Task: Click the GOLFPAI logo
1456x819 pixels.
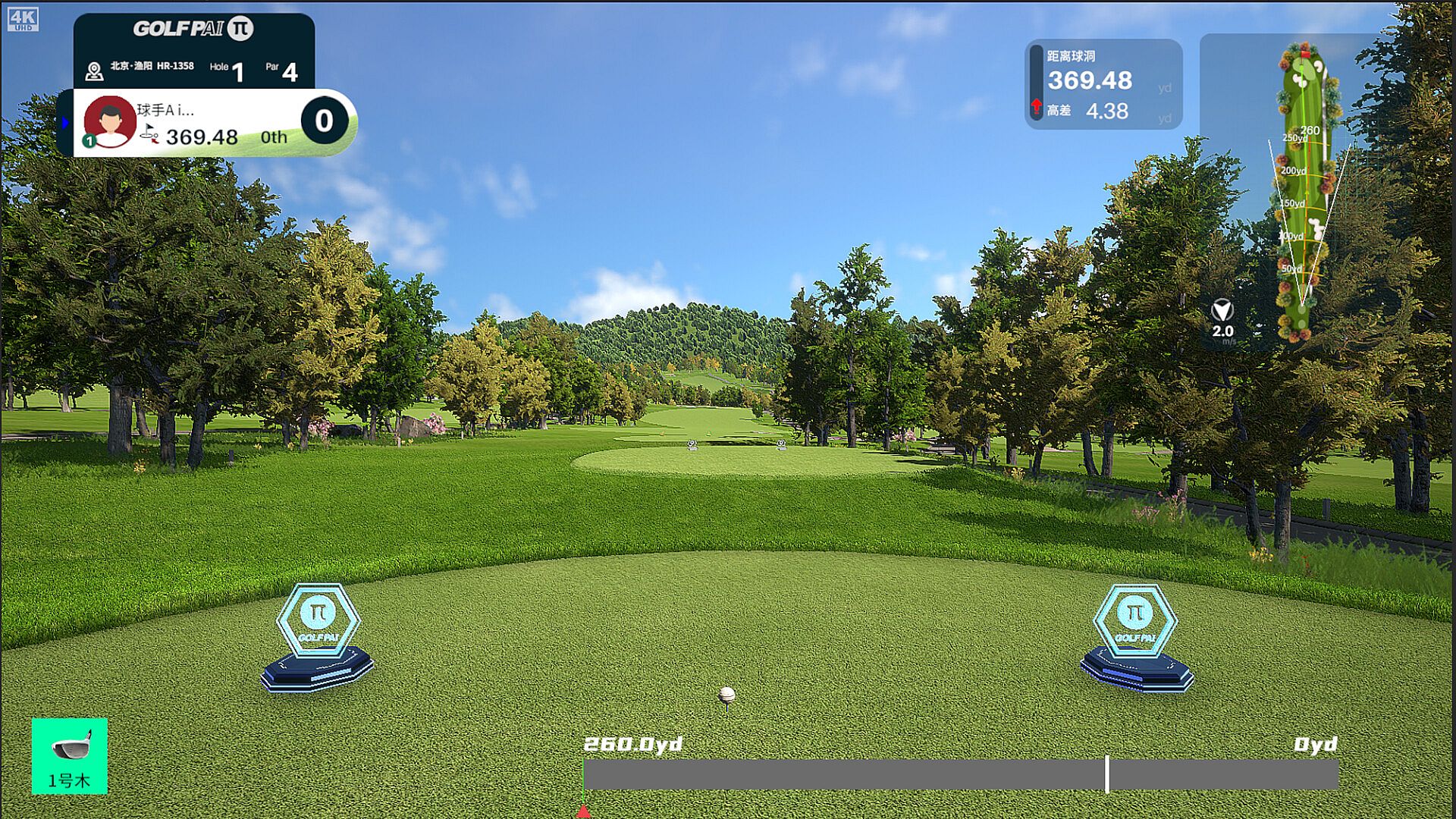Action: (193, 29)
